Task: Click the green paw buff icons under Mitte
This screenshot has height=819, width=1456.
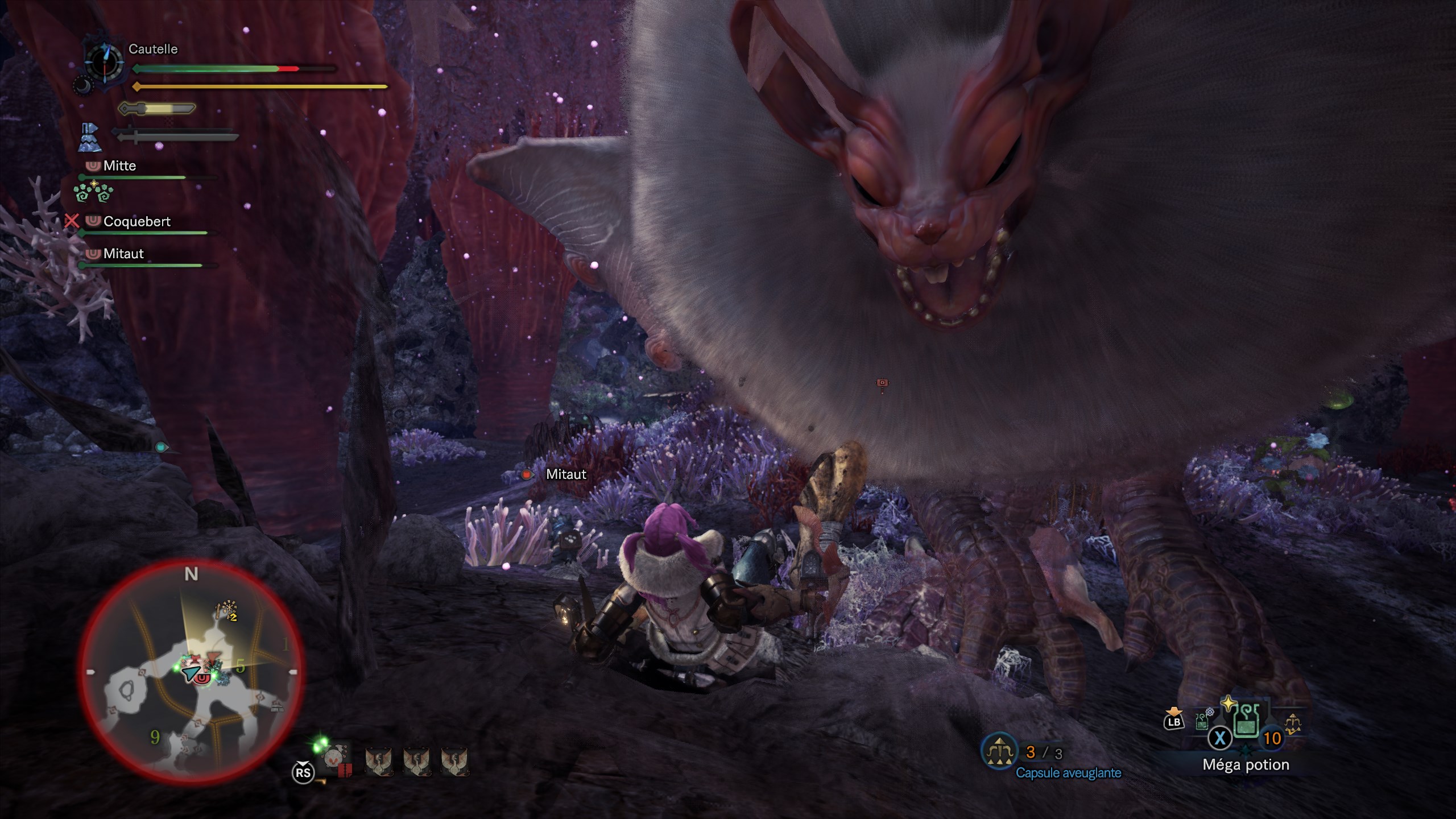Action: pyautogui.click(x=93, y=192)
